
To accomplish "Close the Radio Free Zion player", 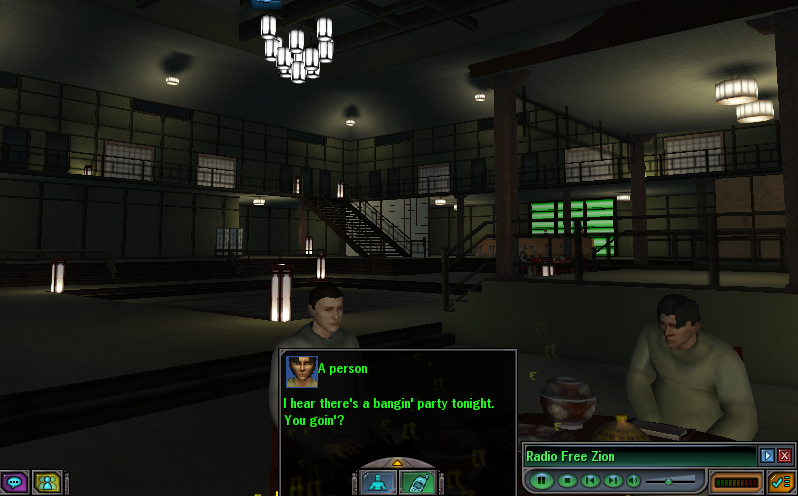I will tap(784, 456).
